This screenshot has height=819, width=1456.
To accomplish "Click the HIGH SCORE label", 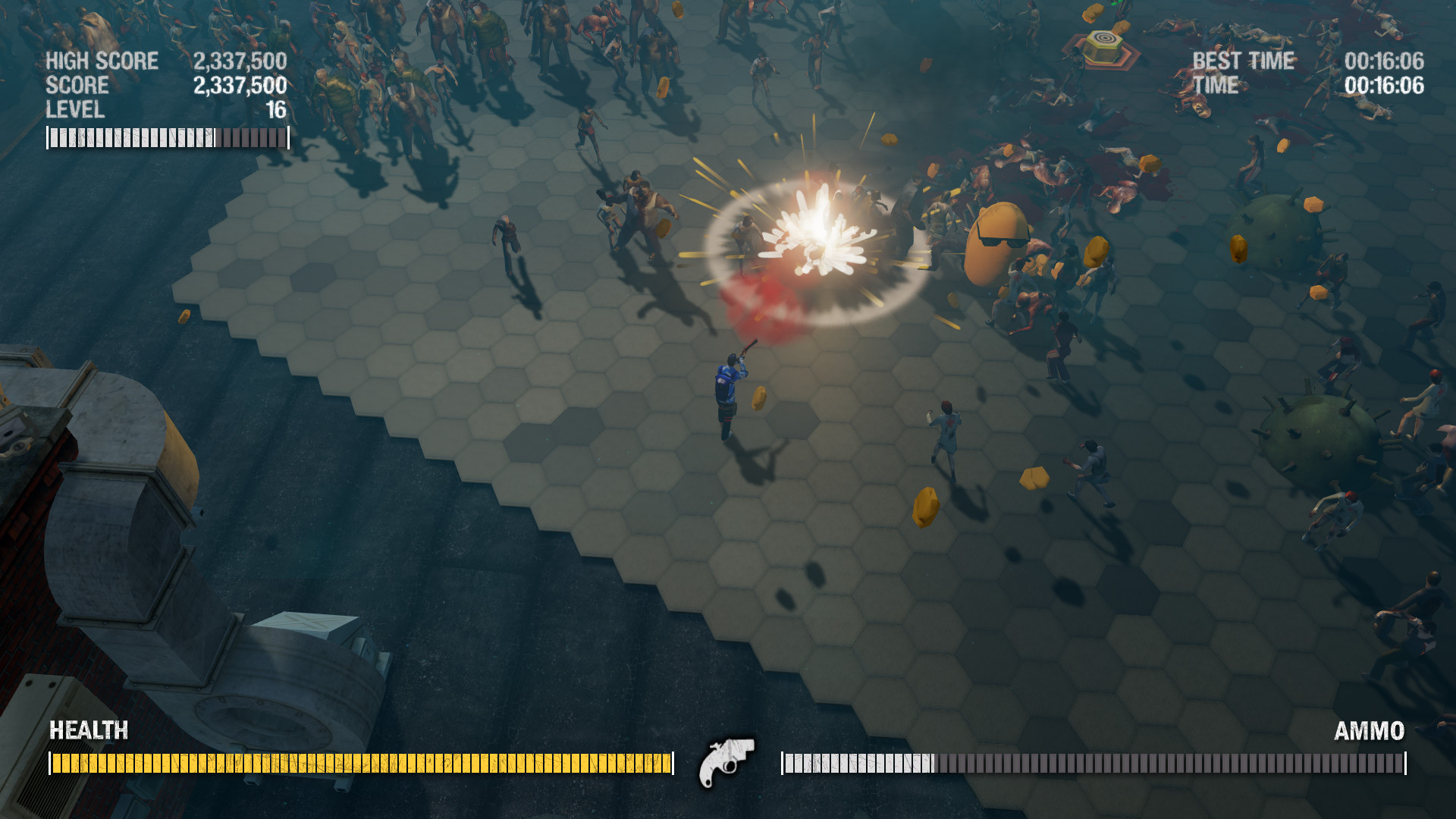I will point(101,59).
